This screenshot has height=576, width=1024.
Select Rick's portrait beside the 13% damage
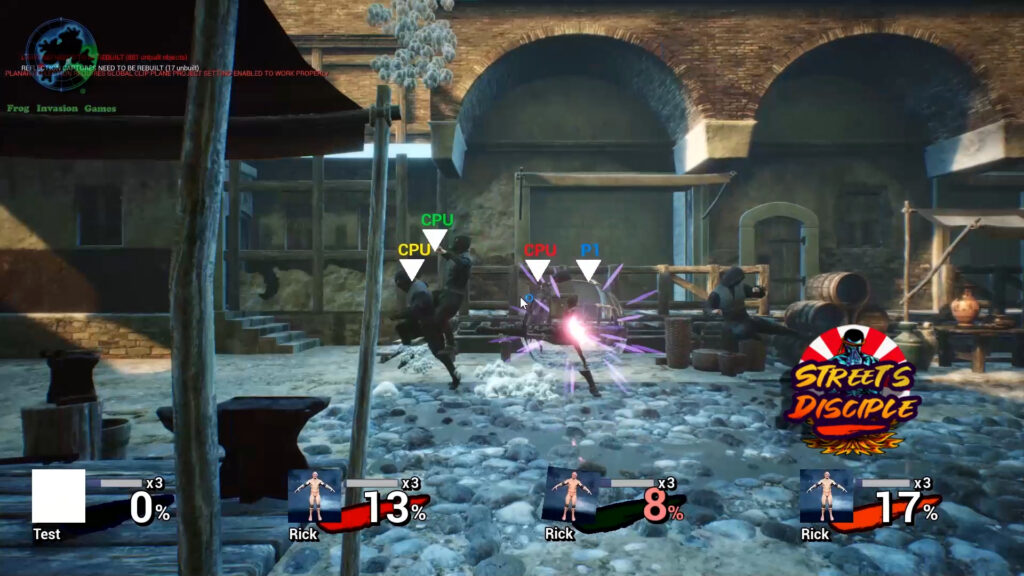coord(314,496)
